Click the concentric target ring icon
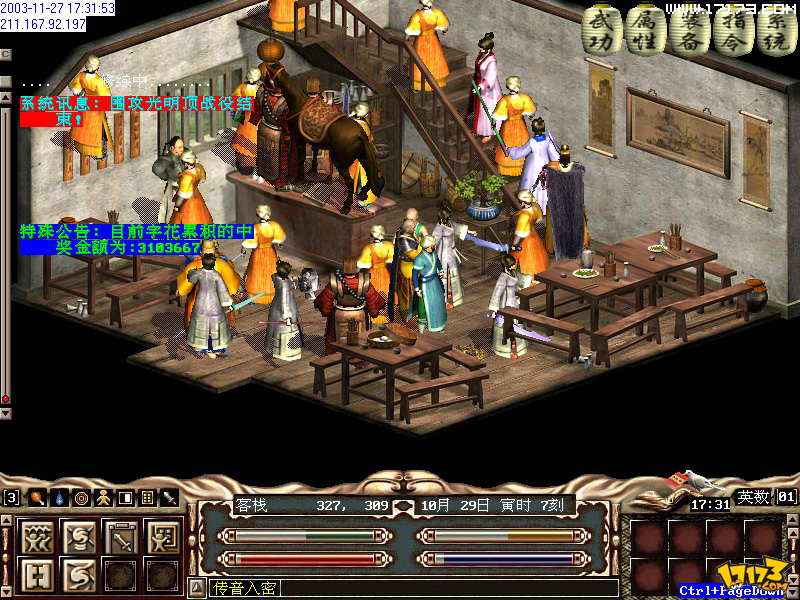Screen dimensions: 800x600 coord(81,497)
